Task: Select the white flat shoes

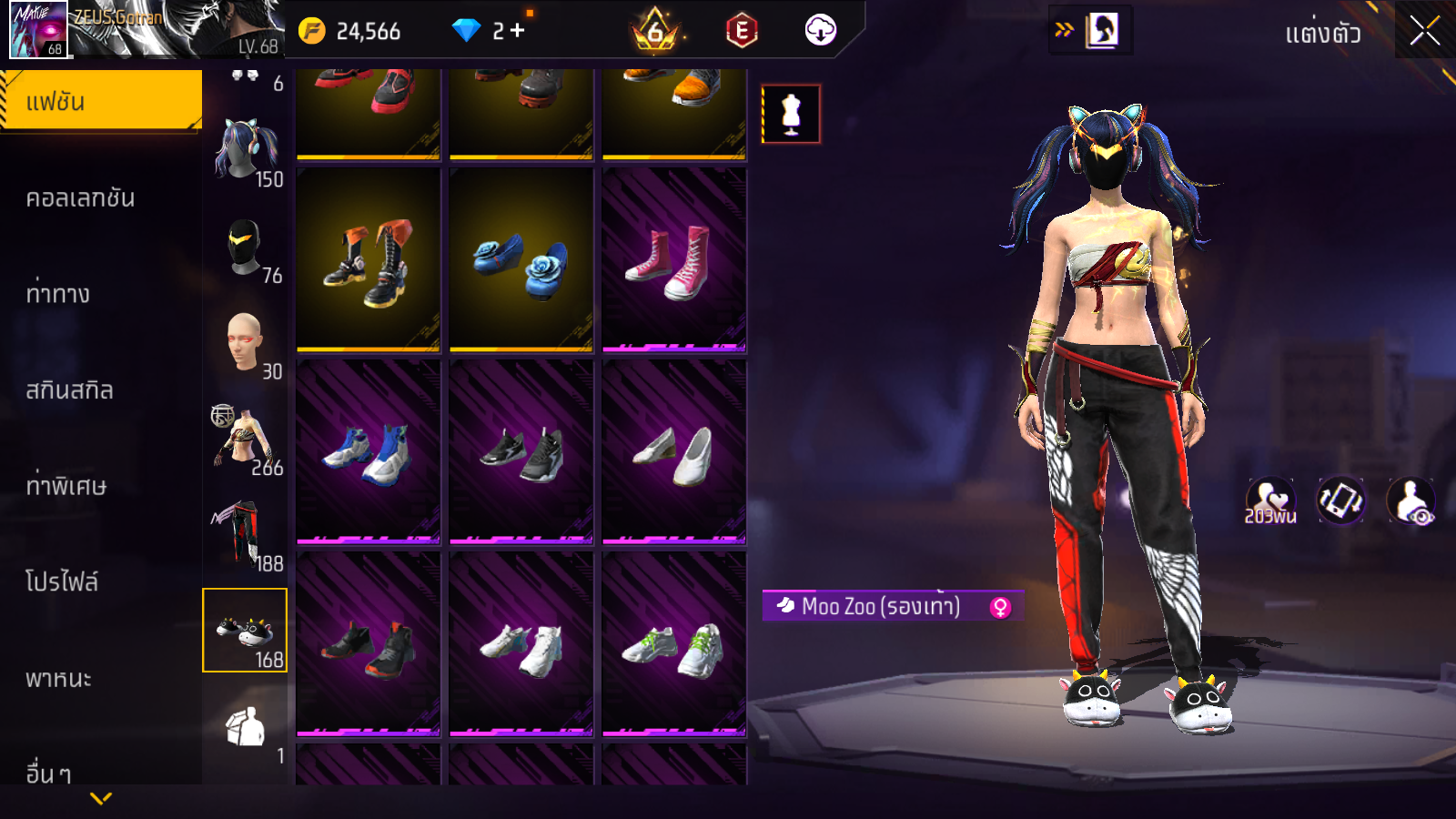Action: click(674, 452)
